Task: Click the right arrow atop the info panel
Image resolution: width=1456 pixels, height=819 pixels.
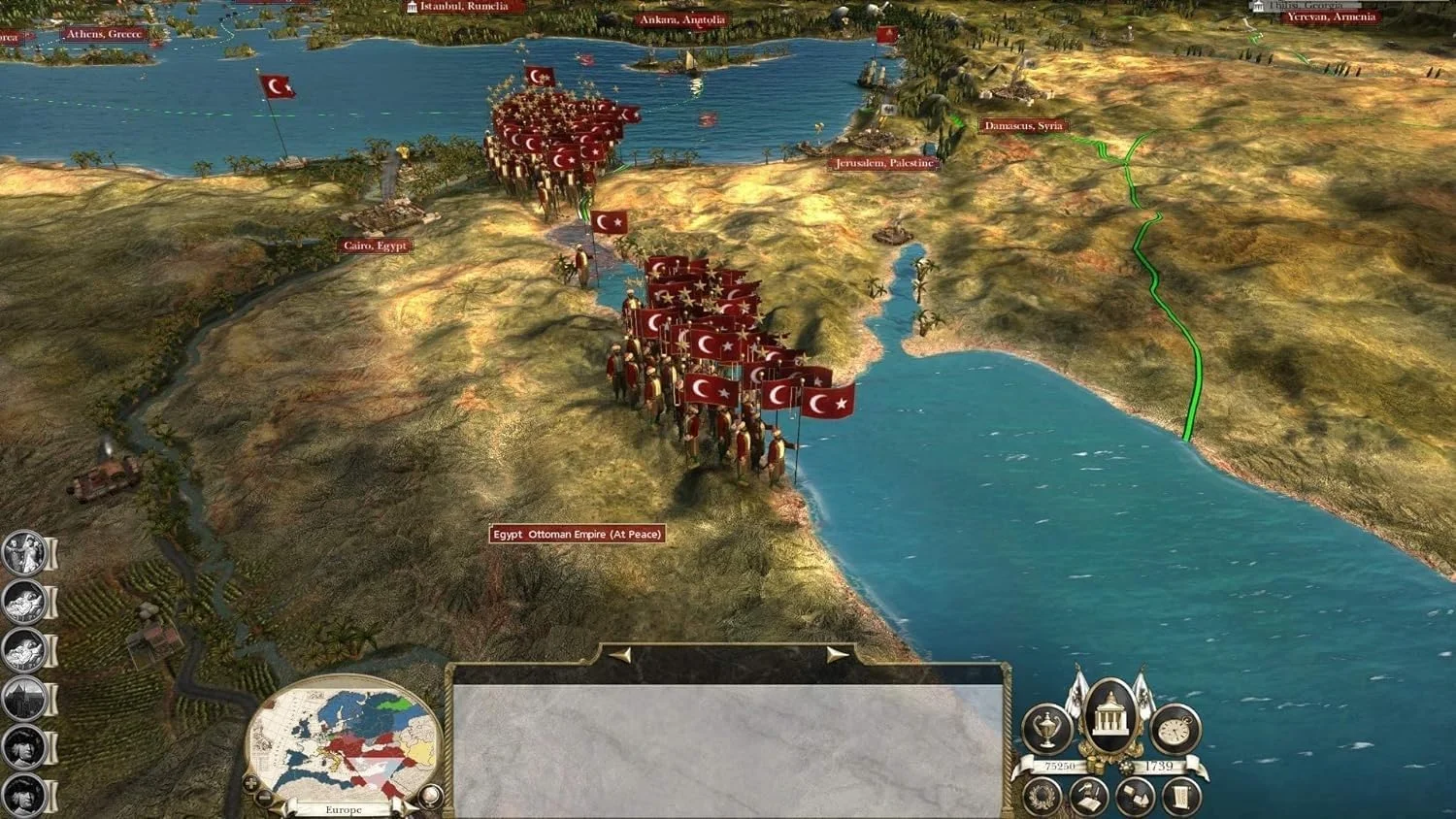Action: (x=837, y=656)
